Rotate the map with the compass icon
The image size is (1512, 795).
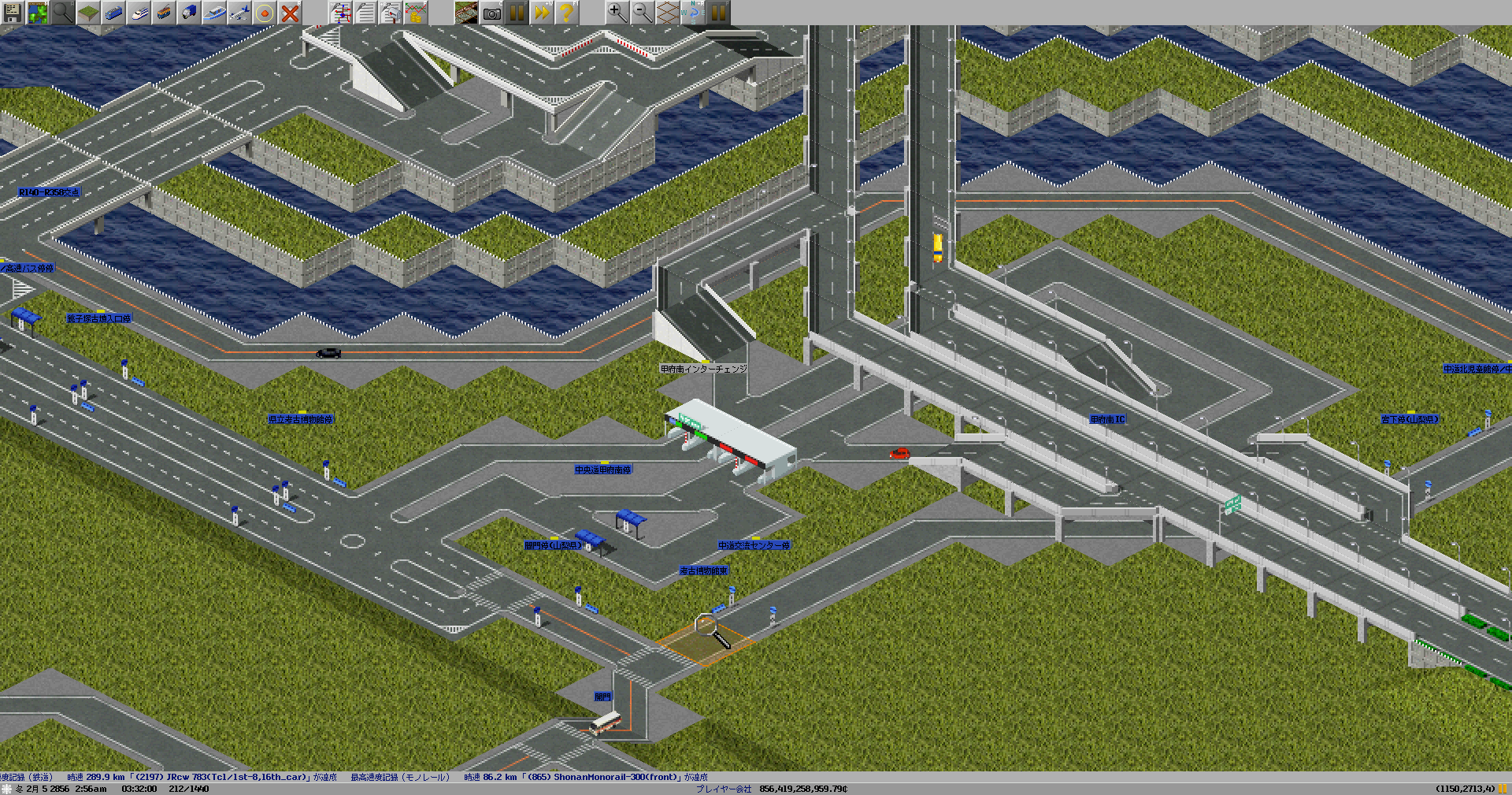tap(693, 13)
